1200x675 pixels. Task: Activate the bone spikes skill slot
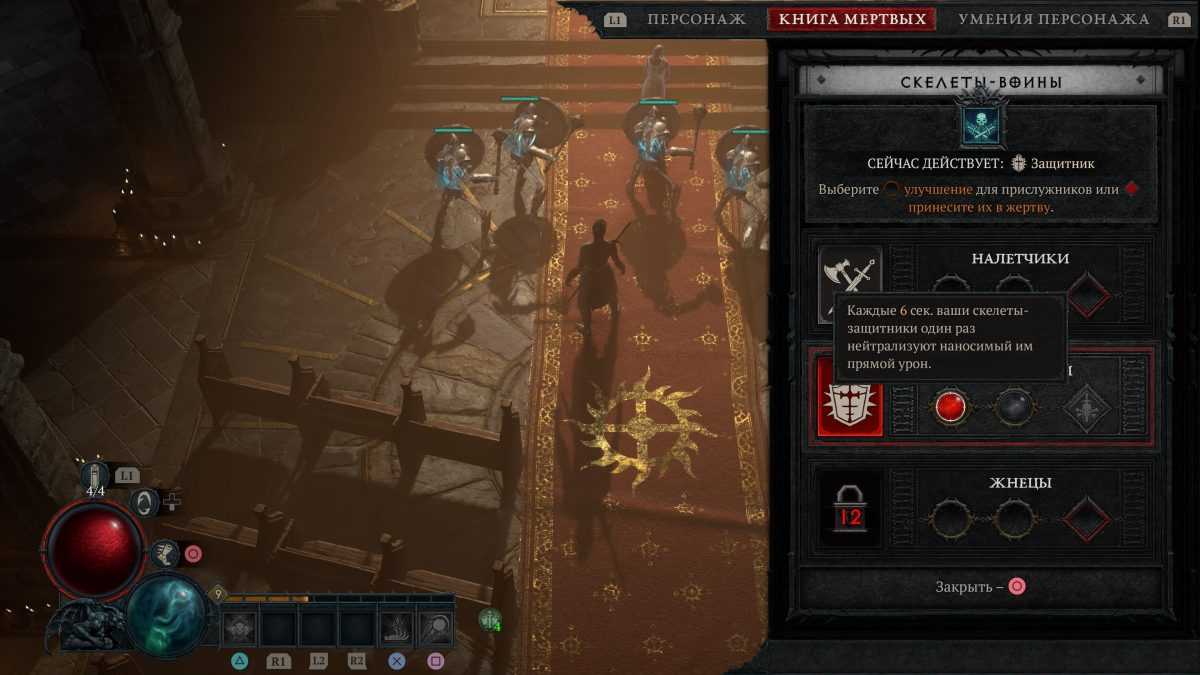tap(396, 628)
